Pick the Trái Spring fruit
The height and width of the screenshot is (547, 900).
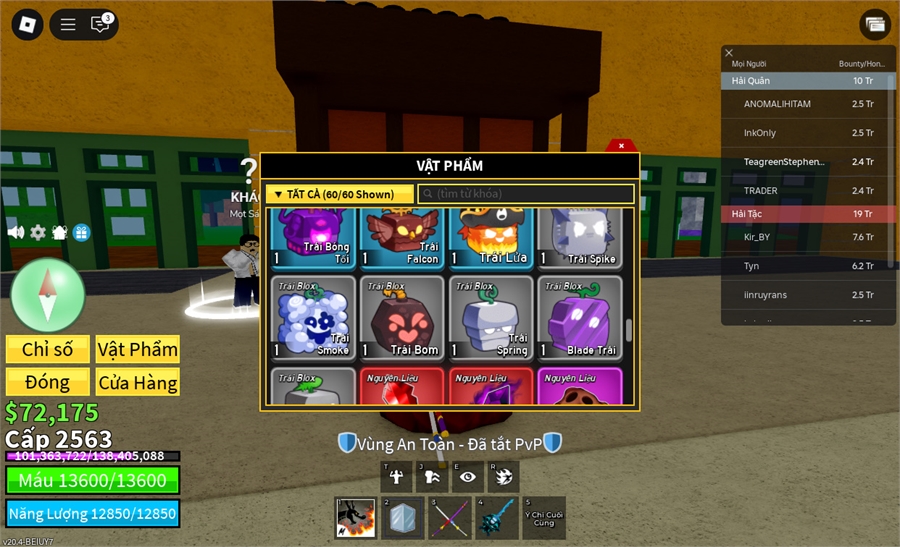(490, 318)
